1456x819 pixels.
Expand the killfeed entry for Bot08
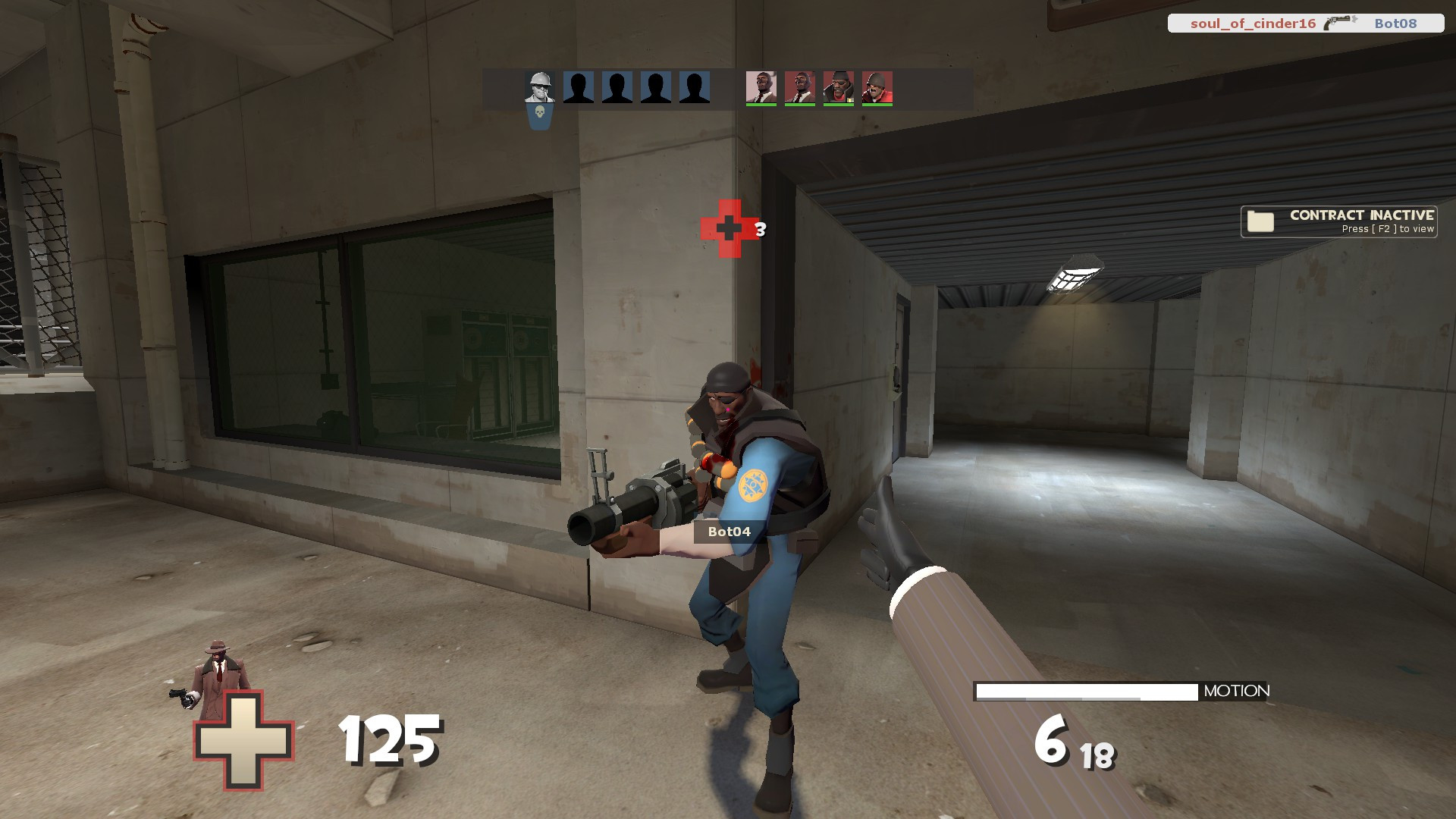[1304, 24]
